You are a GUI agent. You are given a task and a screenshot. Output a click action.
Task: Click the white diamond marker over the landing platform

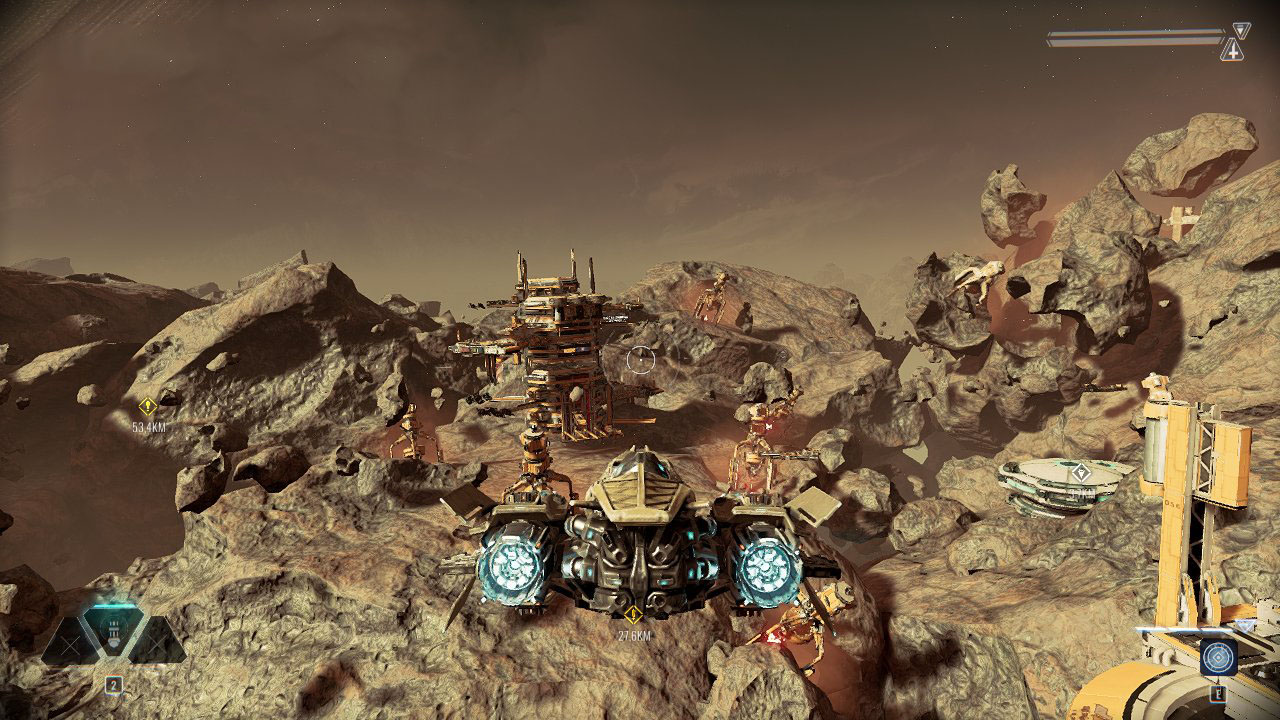pyautogui.click(x=1081, y=472)
